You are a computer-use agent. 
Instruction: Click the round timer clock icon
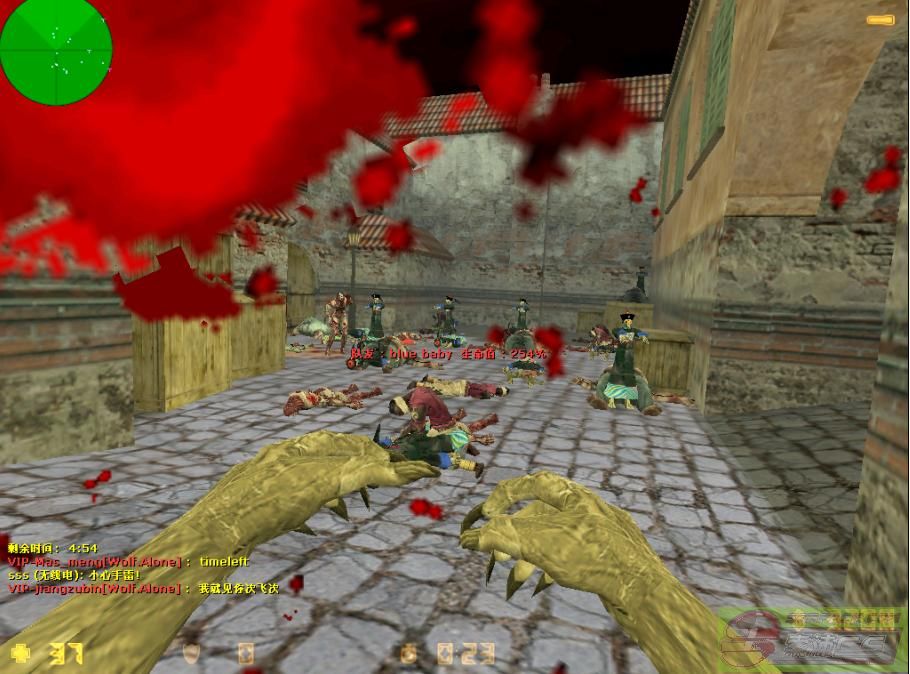[408, 654]
